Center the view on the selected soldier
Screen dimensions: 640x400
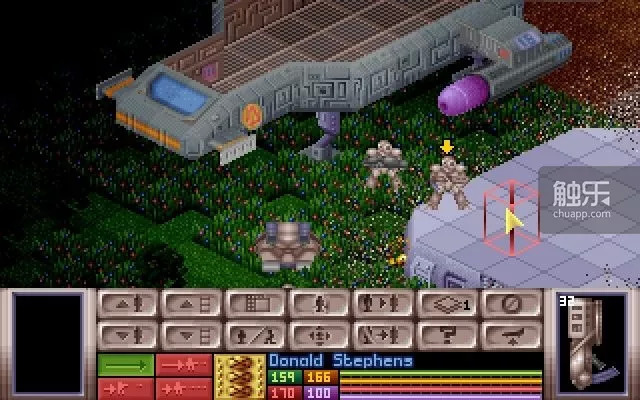click(x=319, y=335)
